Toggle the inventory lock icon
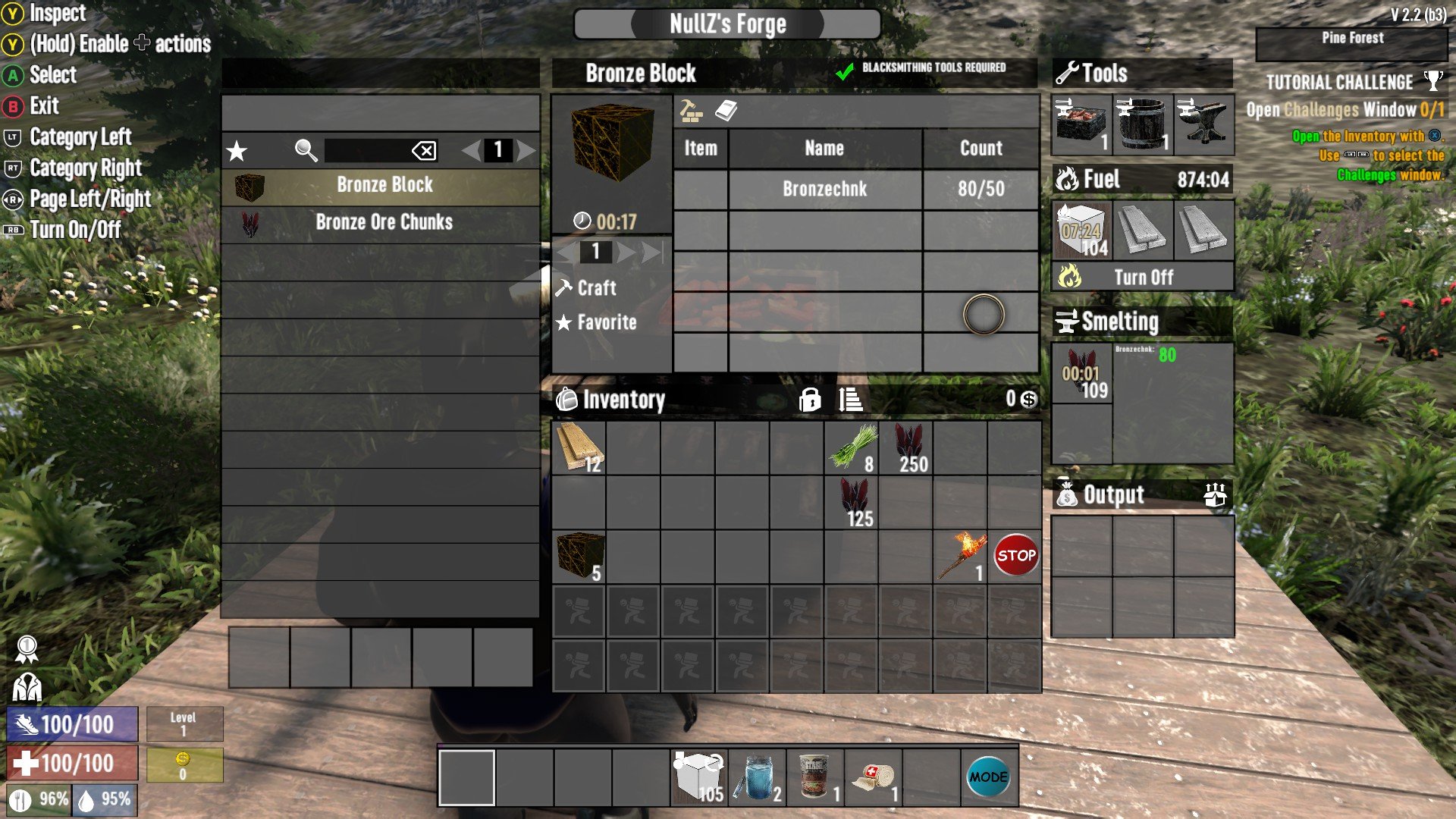The width and height of the screenshot is (1456, 819). pos(809,400)
